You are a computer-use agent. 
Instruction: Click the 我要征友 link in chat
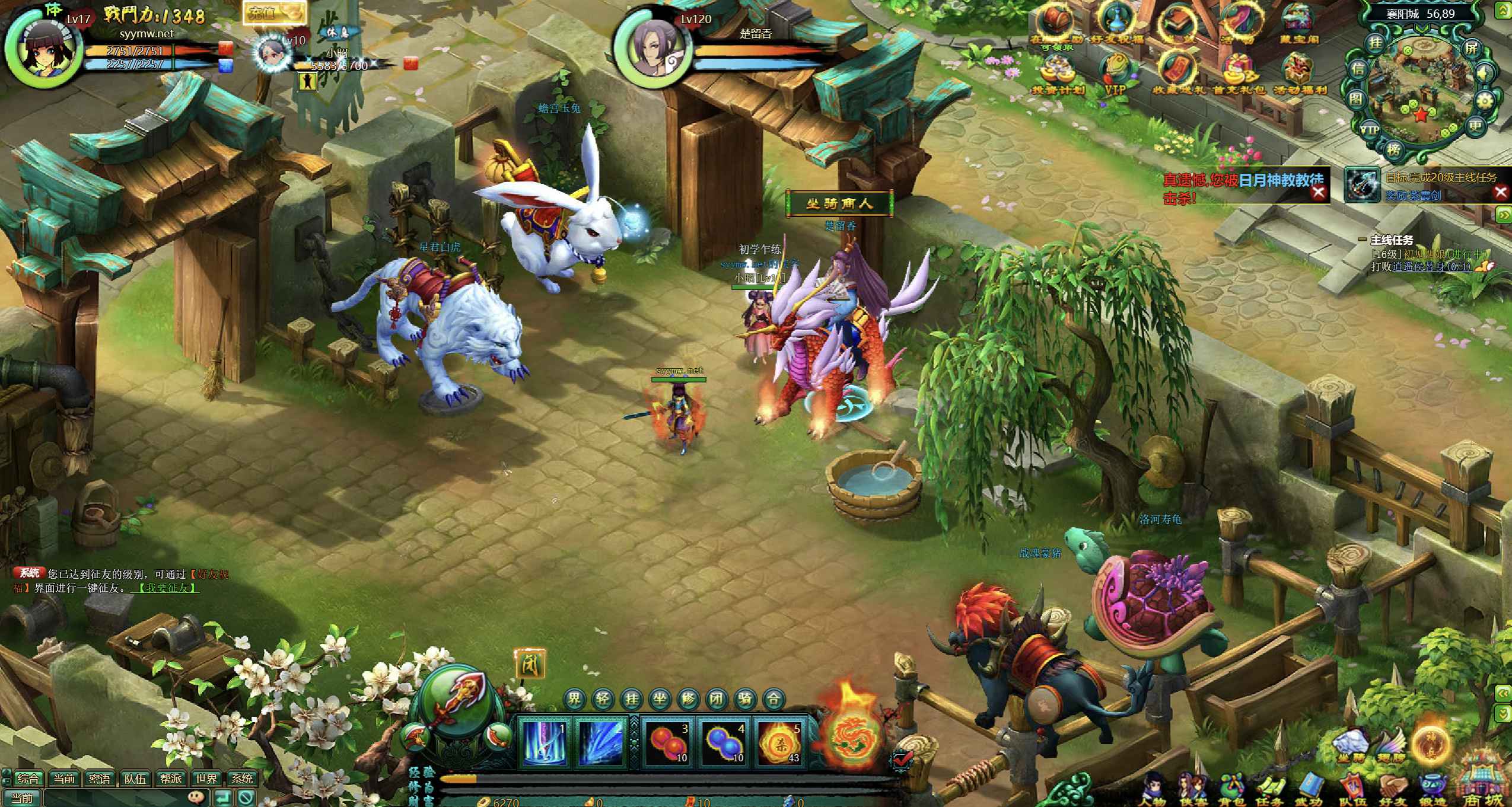tap(167, 588)
